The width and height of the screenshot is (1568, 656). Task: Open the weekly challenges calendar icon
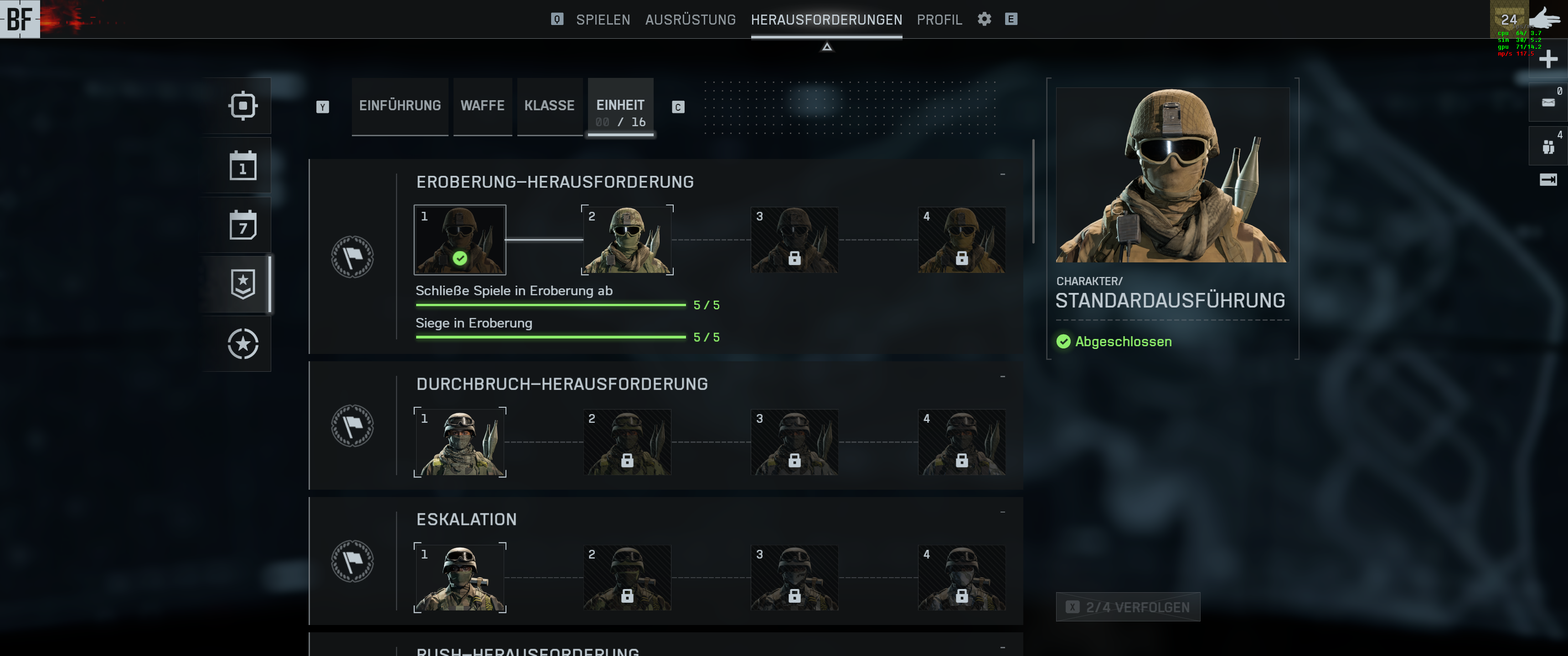tap(243, 225)
